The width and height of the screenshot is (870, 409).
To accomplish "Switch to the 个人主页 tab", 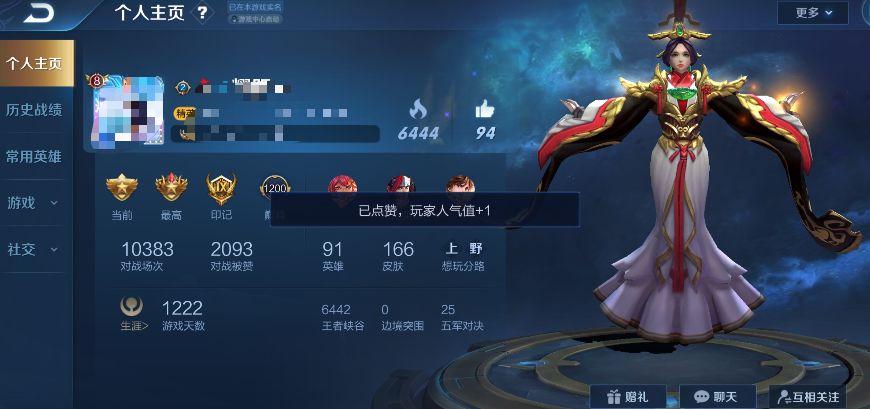I will tap(34, 63).
